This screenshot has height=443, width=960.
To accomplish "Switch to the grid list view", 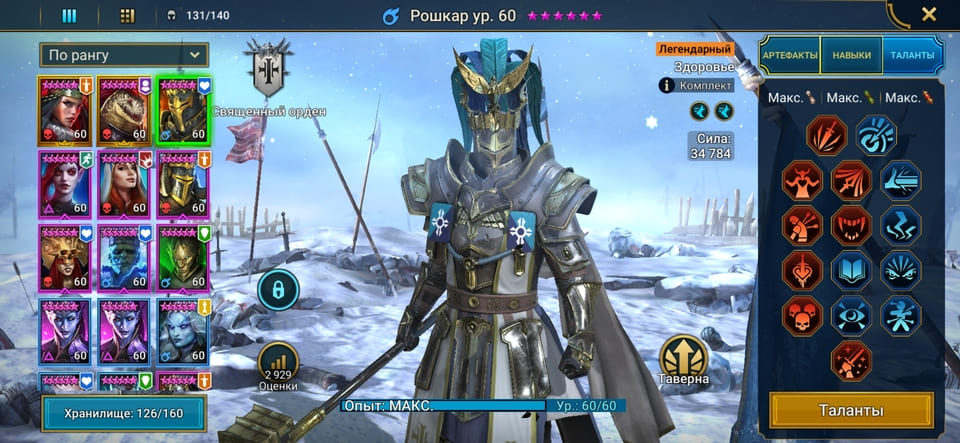I will (x=127, y=15).
